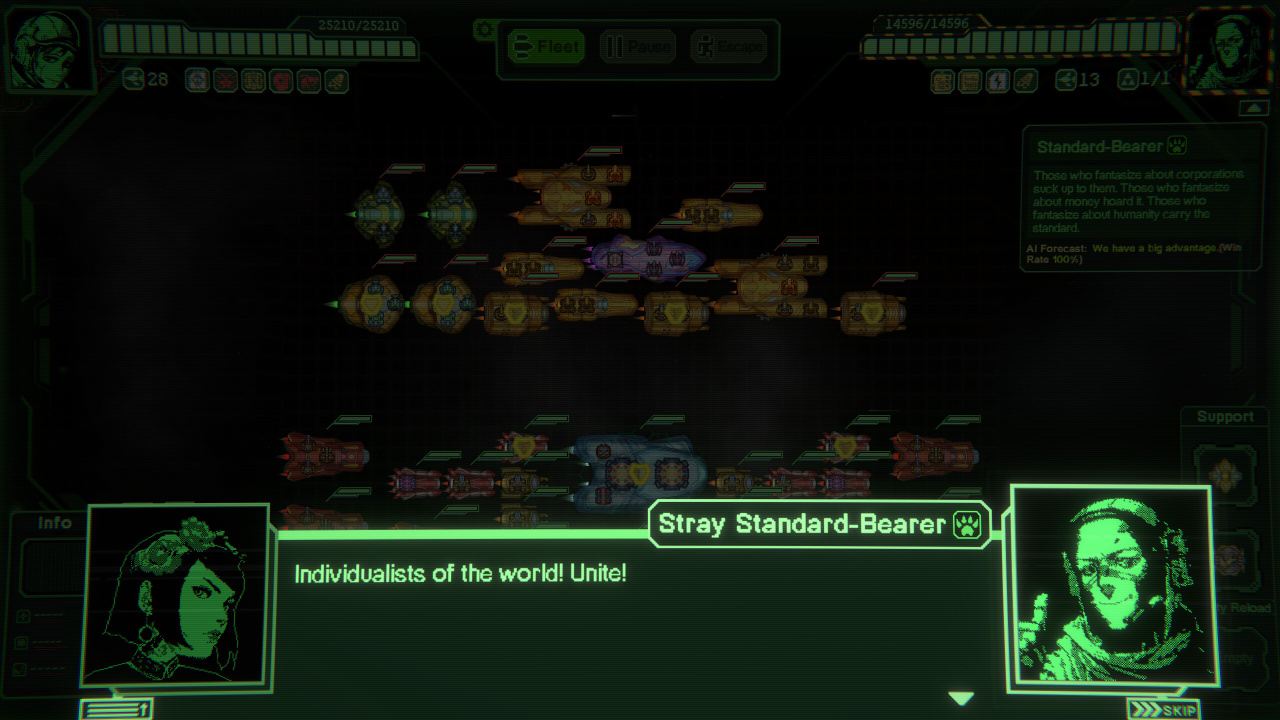The image size is (1280, 720).
Task: Inspect the enemy lightning bolt skill icon
Action: (x=997, y=81)
